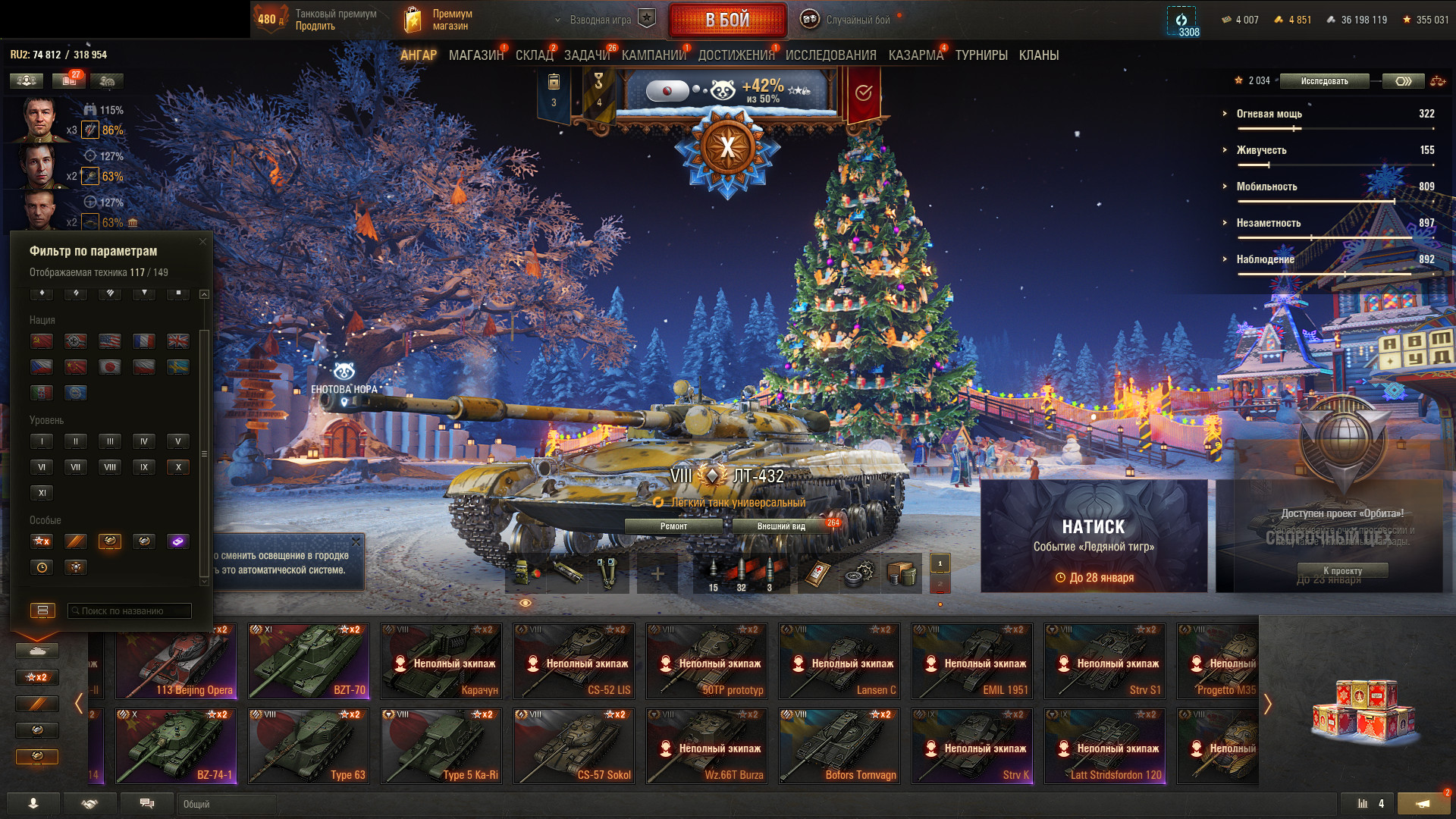Viewport: 1456px width, 819px height.
Task: Open Внешний вид exterior customization
Action: [781, 526]
